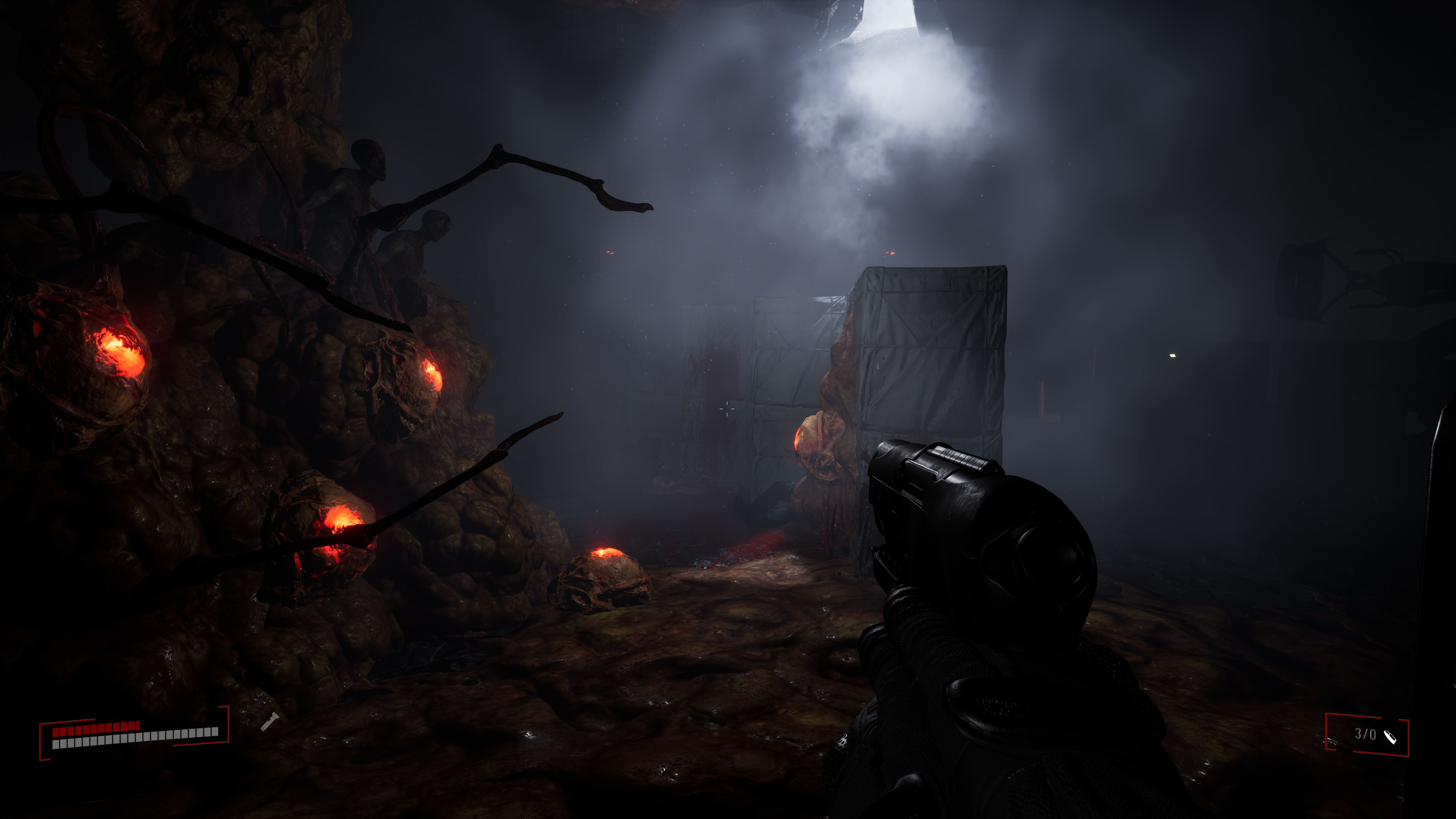
Task: Click the flashlight icon beside the health bars
Action: tap(269, 722)
